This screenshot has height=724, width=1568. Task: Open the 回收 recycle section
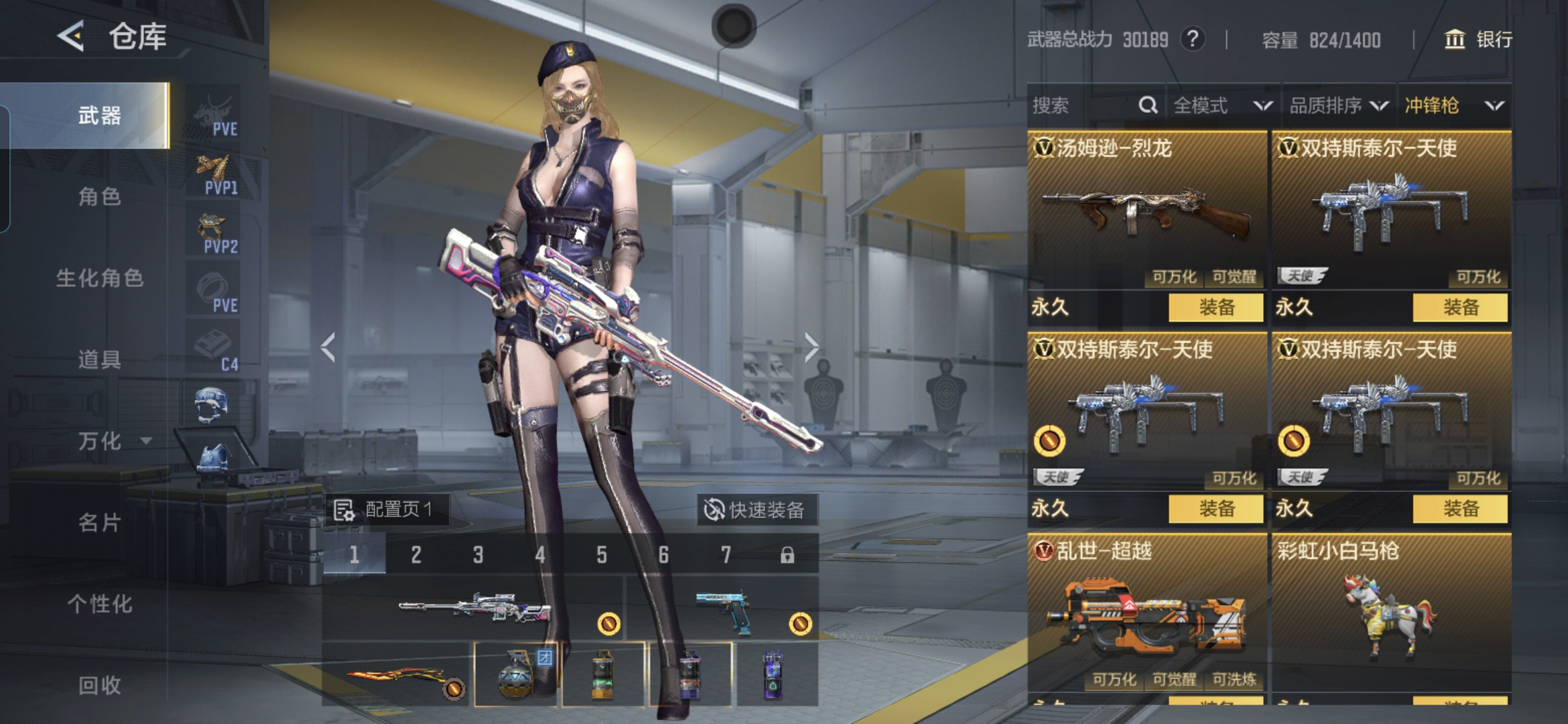pos(99,684)
